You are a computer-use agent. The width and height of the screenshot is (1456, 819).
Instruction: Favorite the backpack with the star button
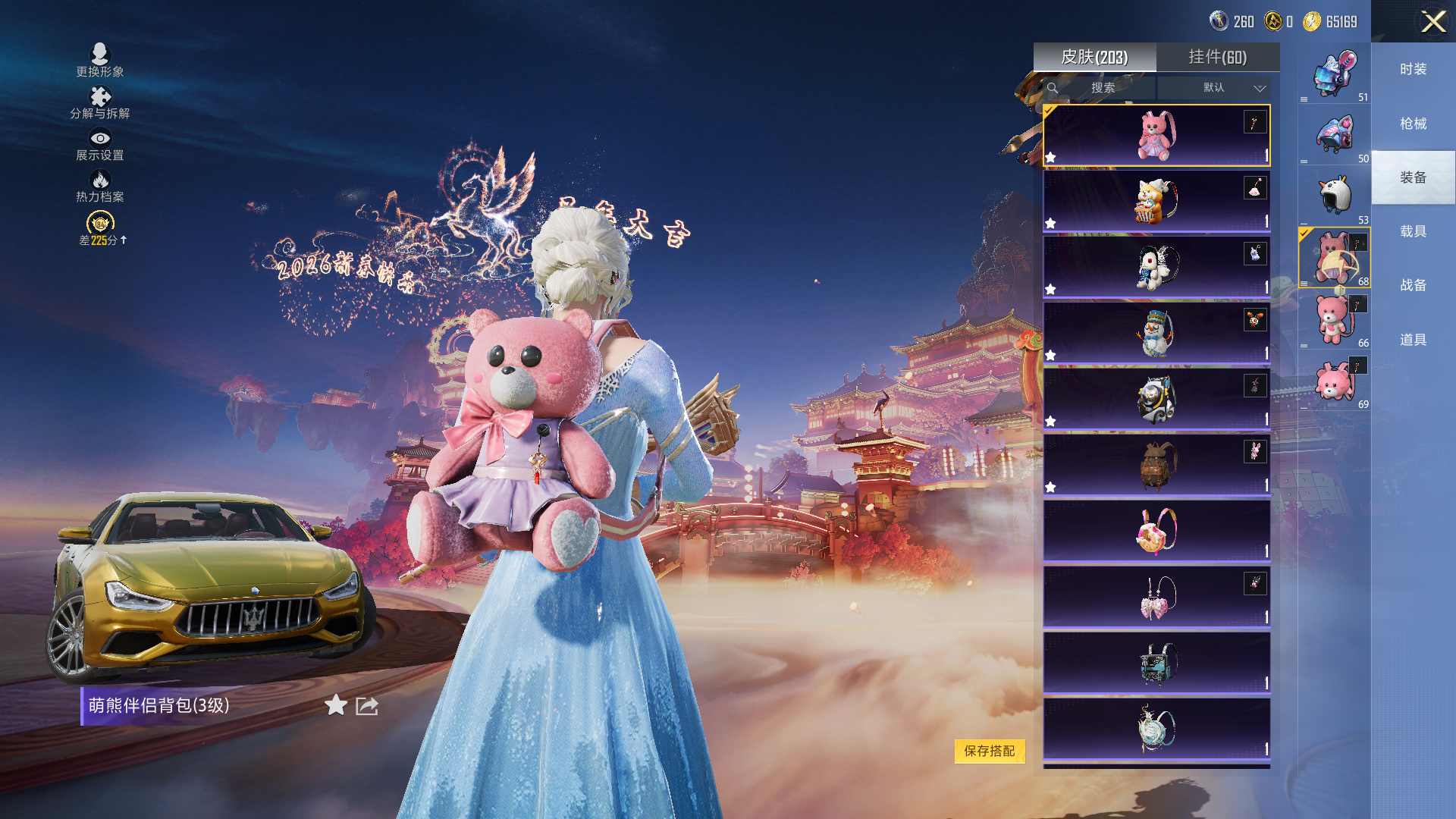tap(335, 705)
